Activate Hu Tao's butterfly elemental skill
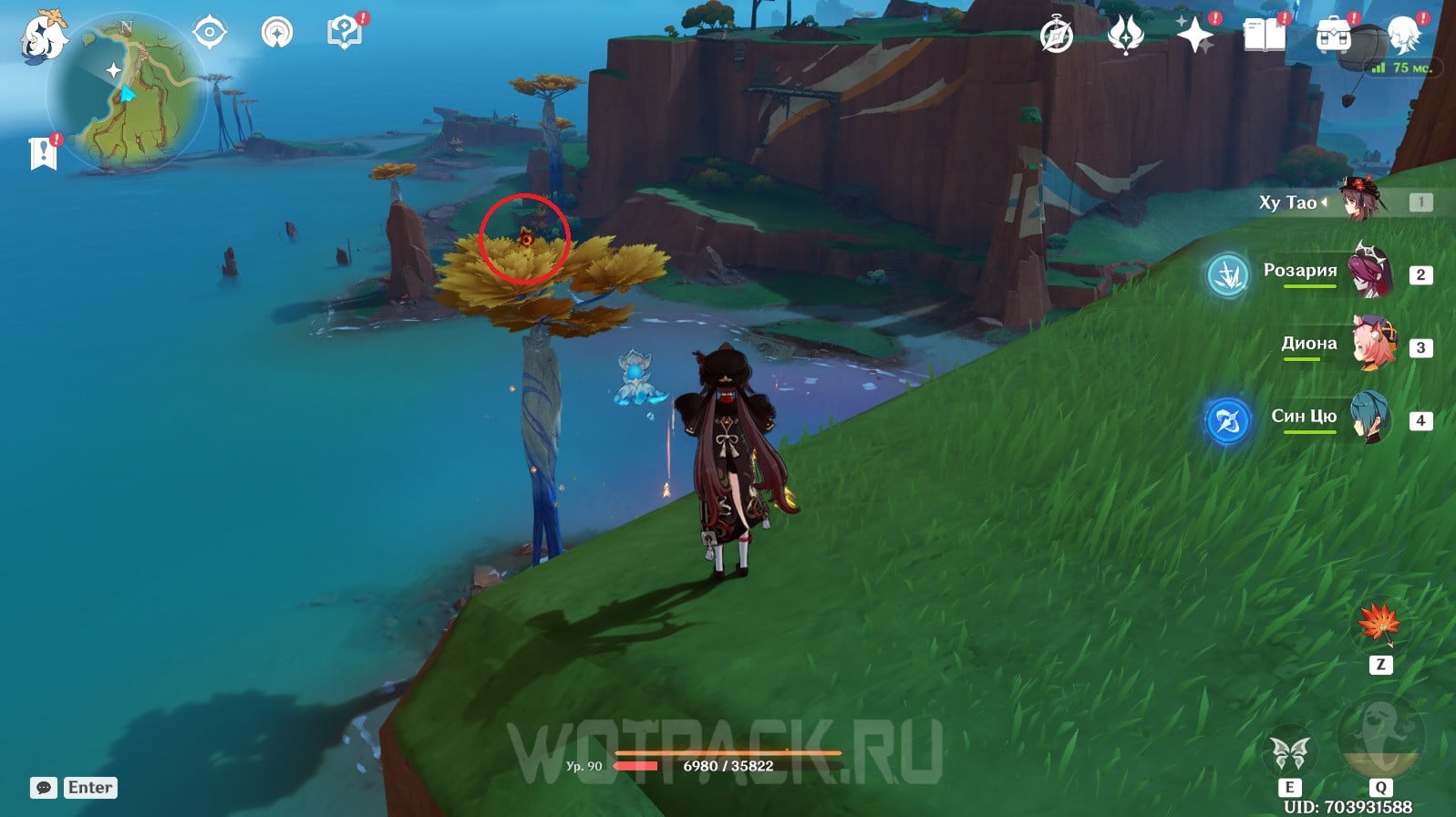1456x817 pixels. point(1289,753)
